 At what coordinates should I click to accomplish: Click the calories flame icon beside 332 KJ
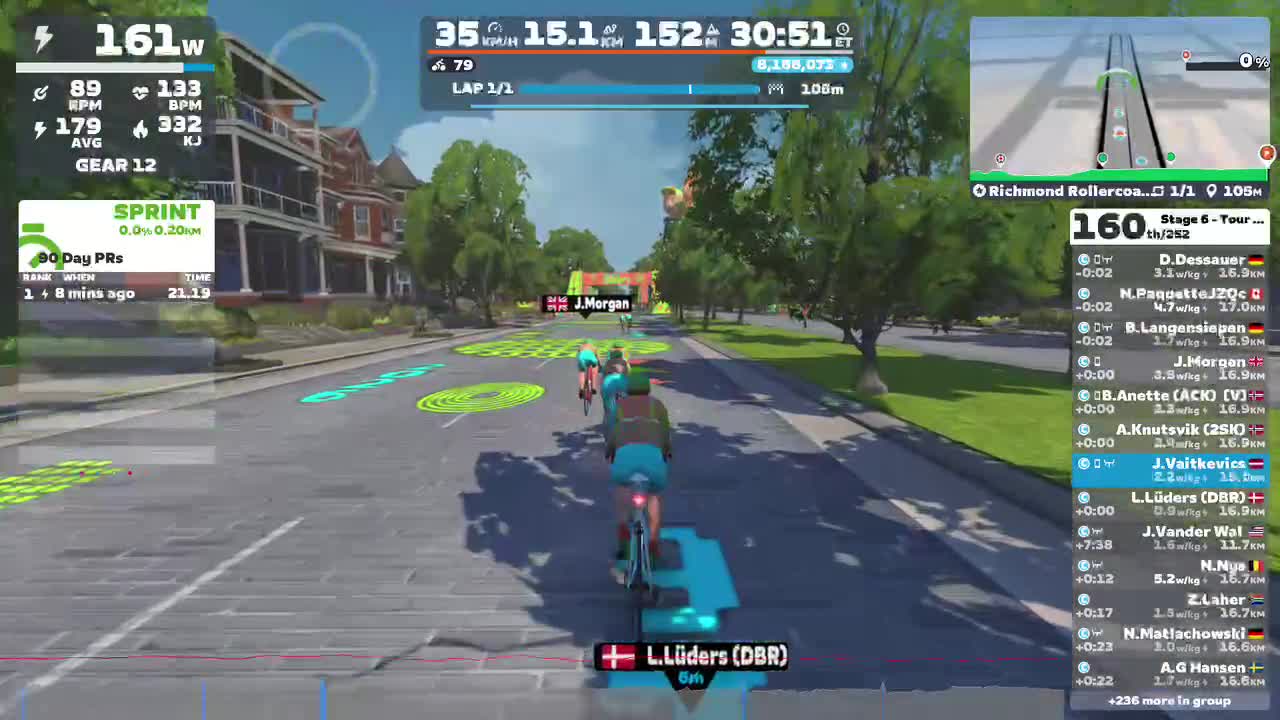point(142,128)
